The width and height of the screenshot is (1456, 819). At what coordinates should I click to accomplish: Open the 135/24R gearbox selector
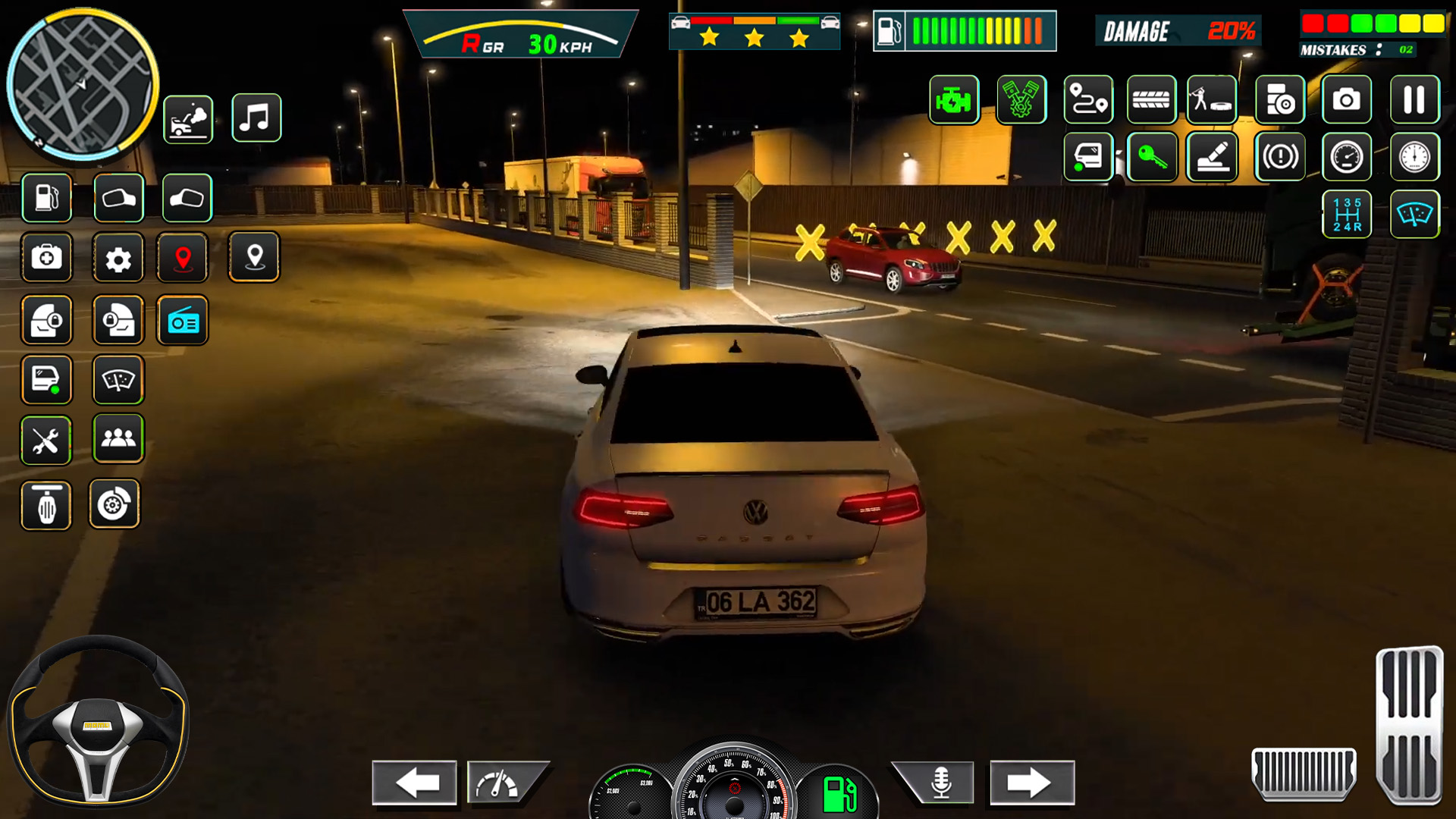(1346, 213)
